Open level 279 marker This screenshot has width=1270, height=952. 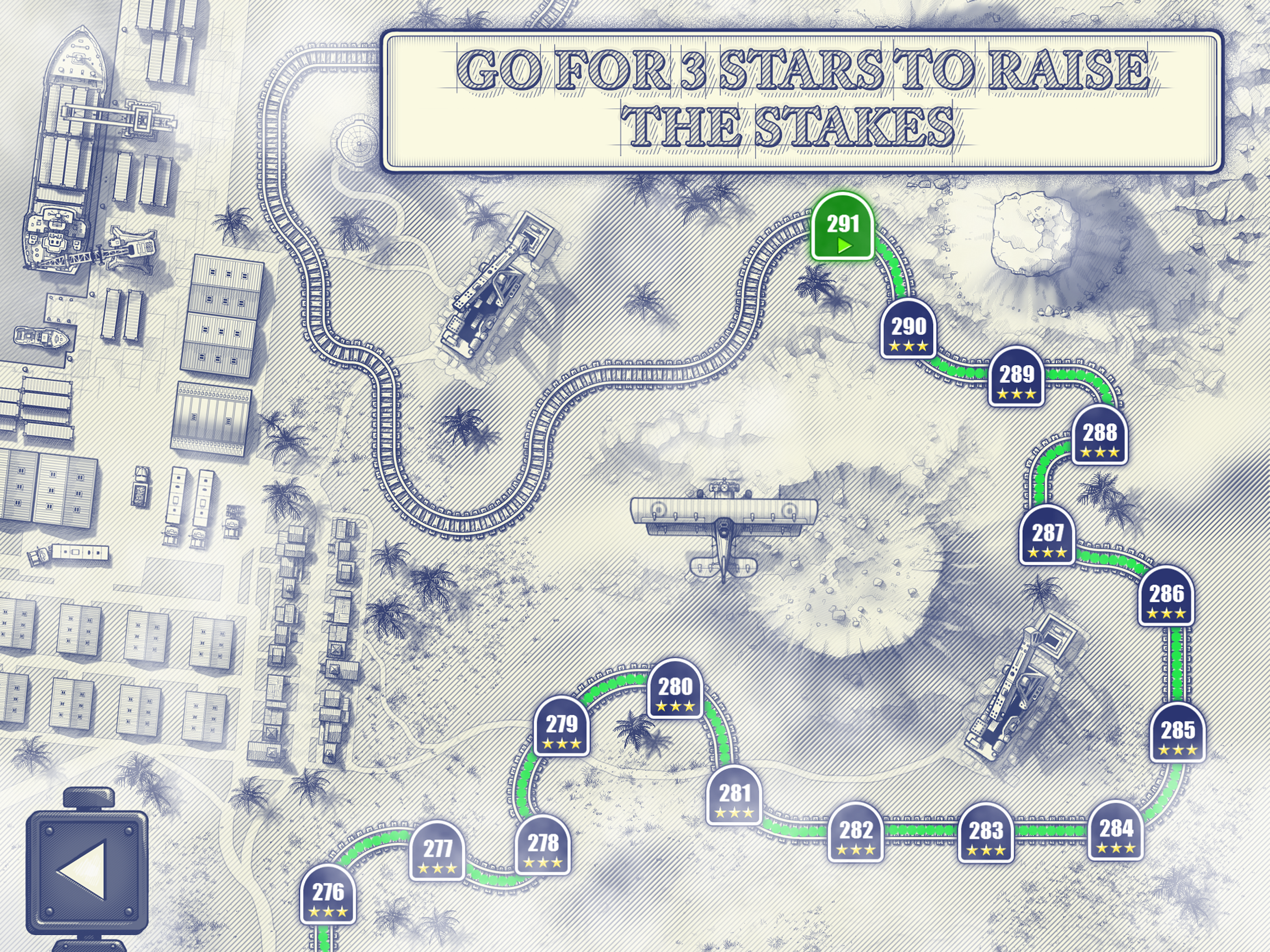pos(562,728)
